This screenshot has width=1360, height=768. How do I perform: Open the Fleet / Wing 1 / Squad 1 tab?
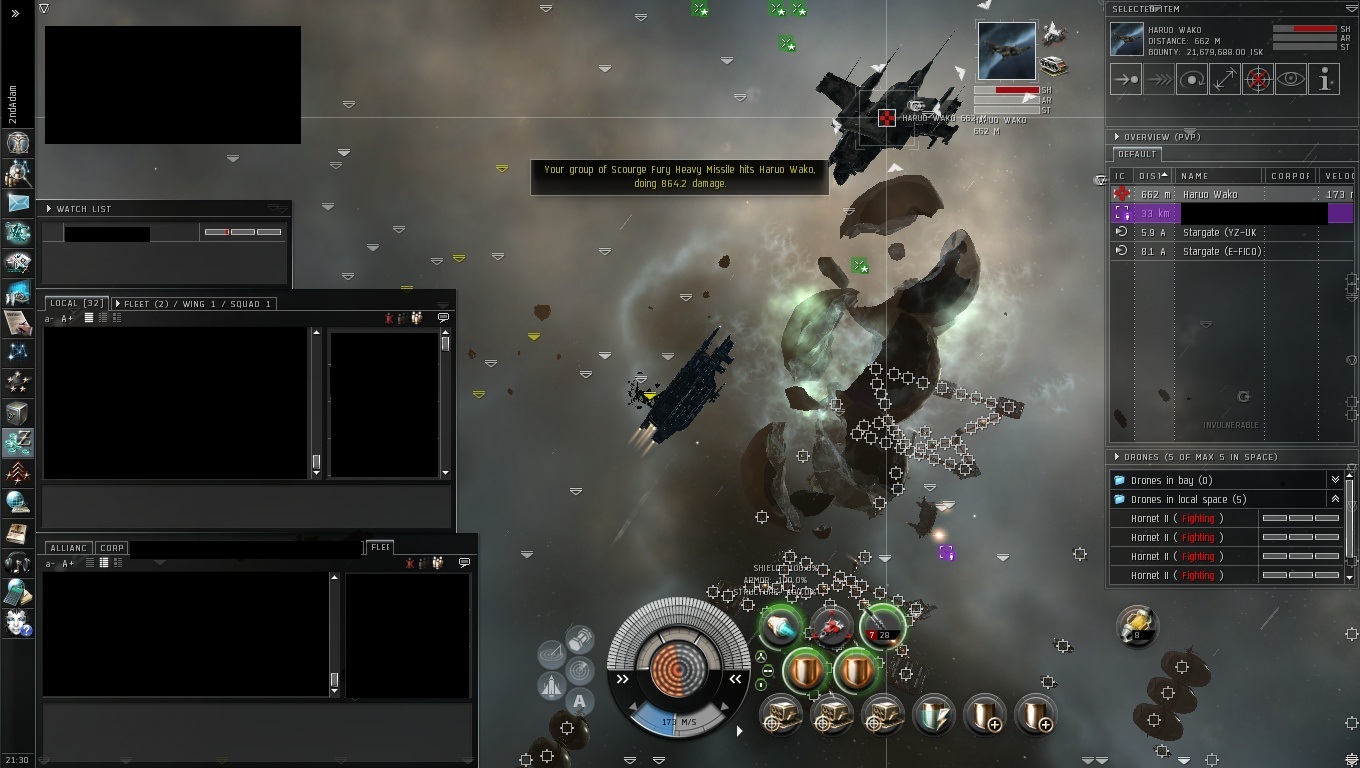pos(197,303)
